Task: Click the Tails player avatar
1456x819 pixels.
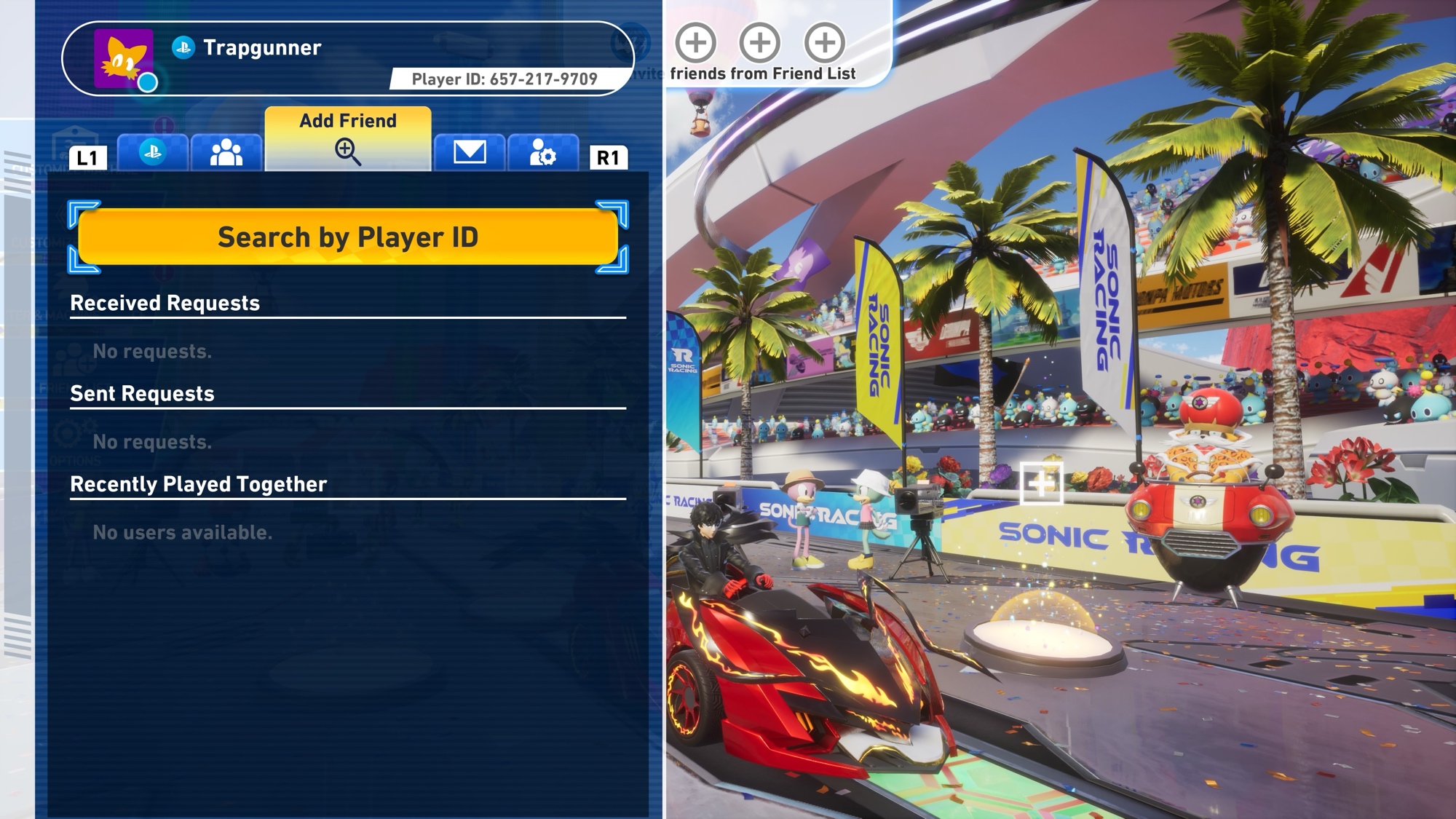Action: (x=124, y=59)
